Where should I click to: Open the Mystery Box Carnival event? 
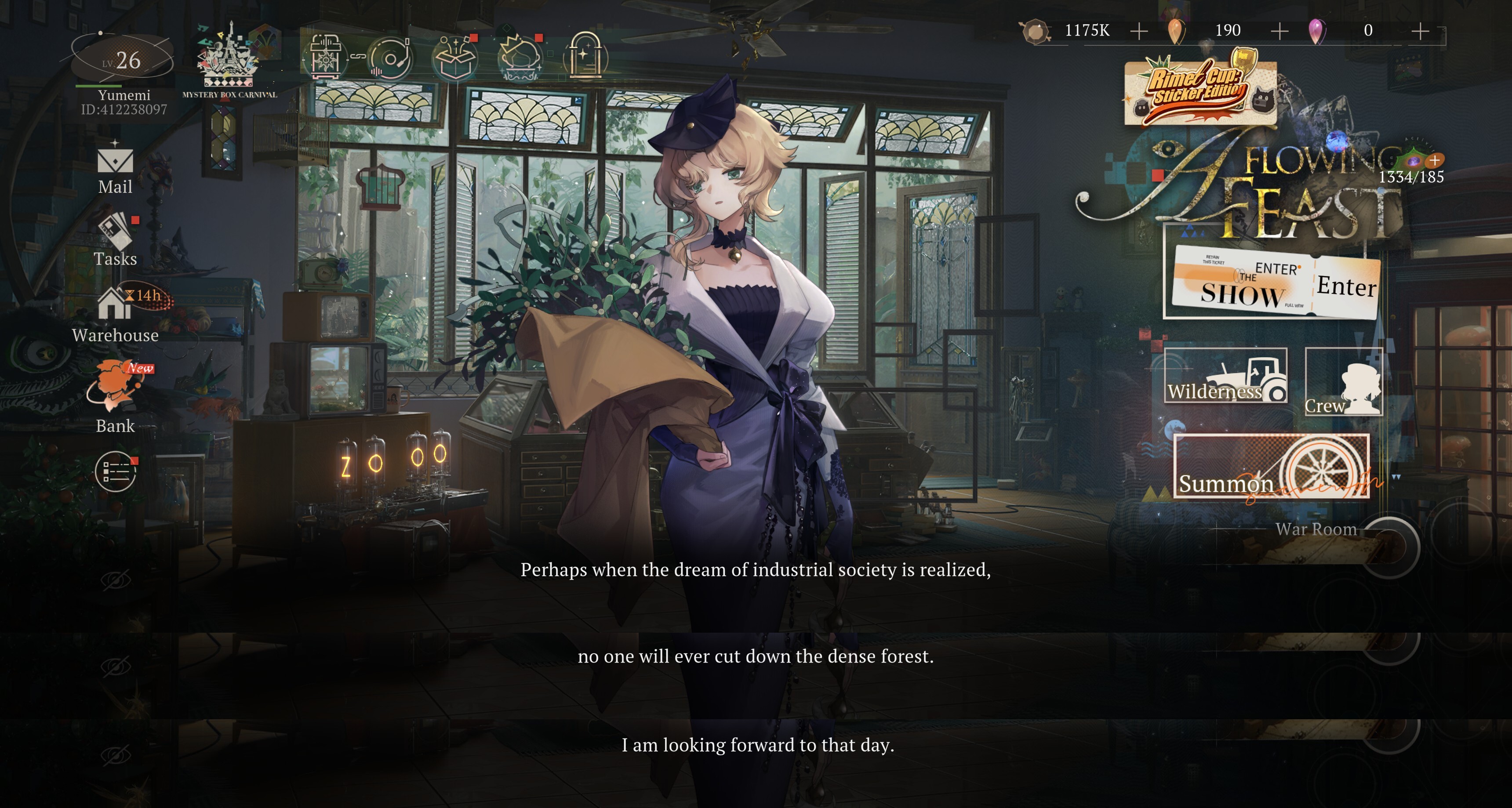(229, 62)
